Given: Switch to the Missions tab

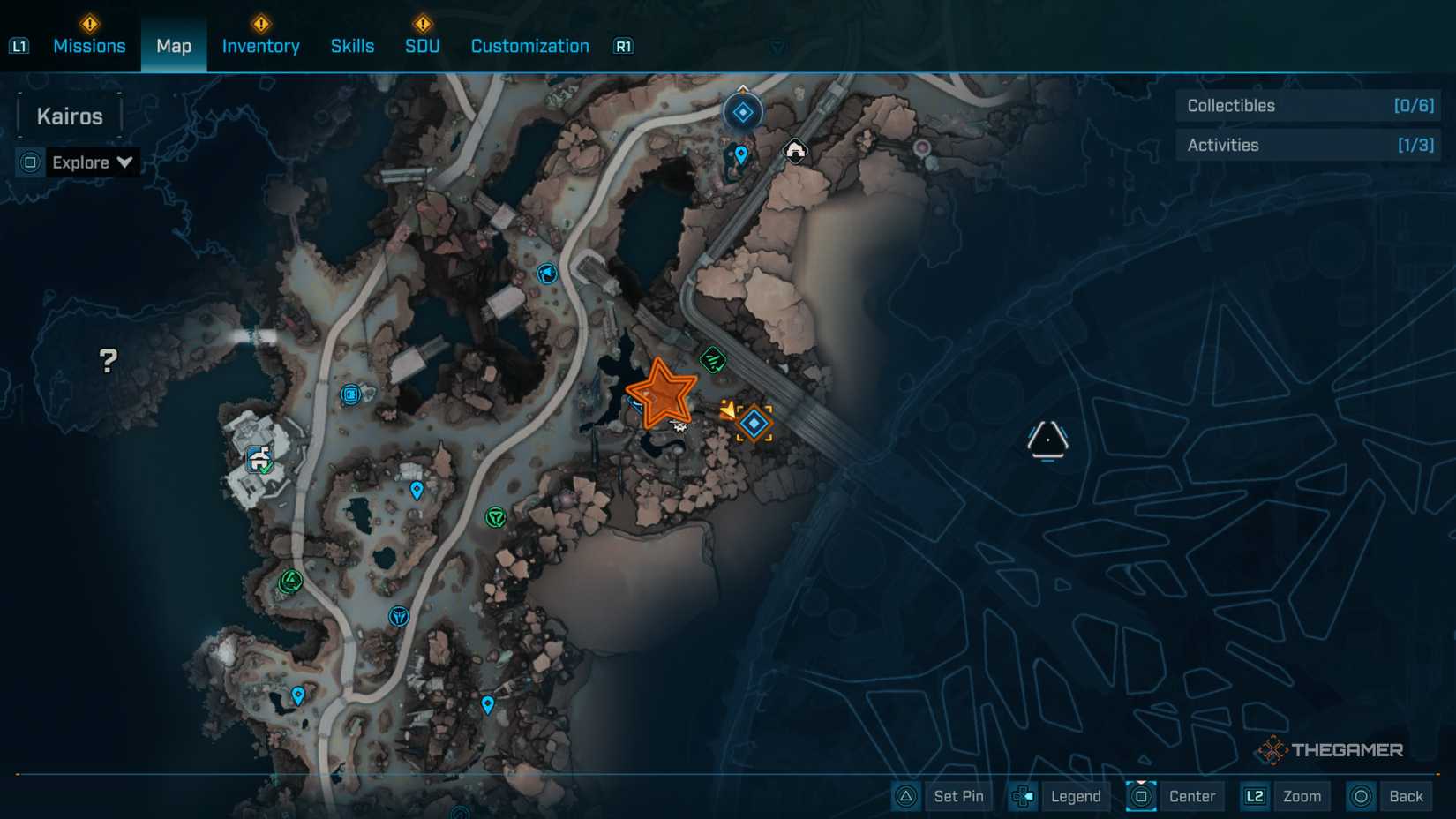Looking at the screenshot, I should (x=89, y=46).
